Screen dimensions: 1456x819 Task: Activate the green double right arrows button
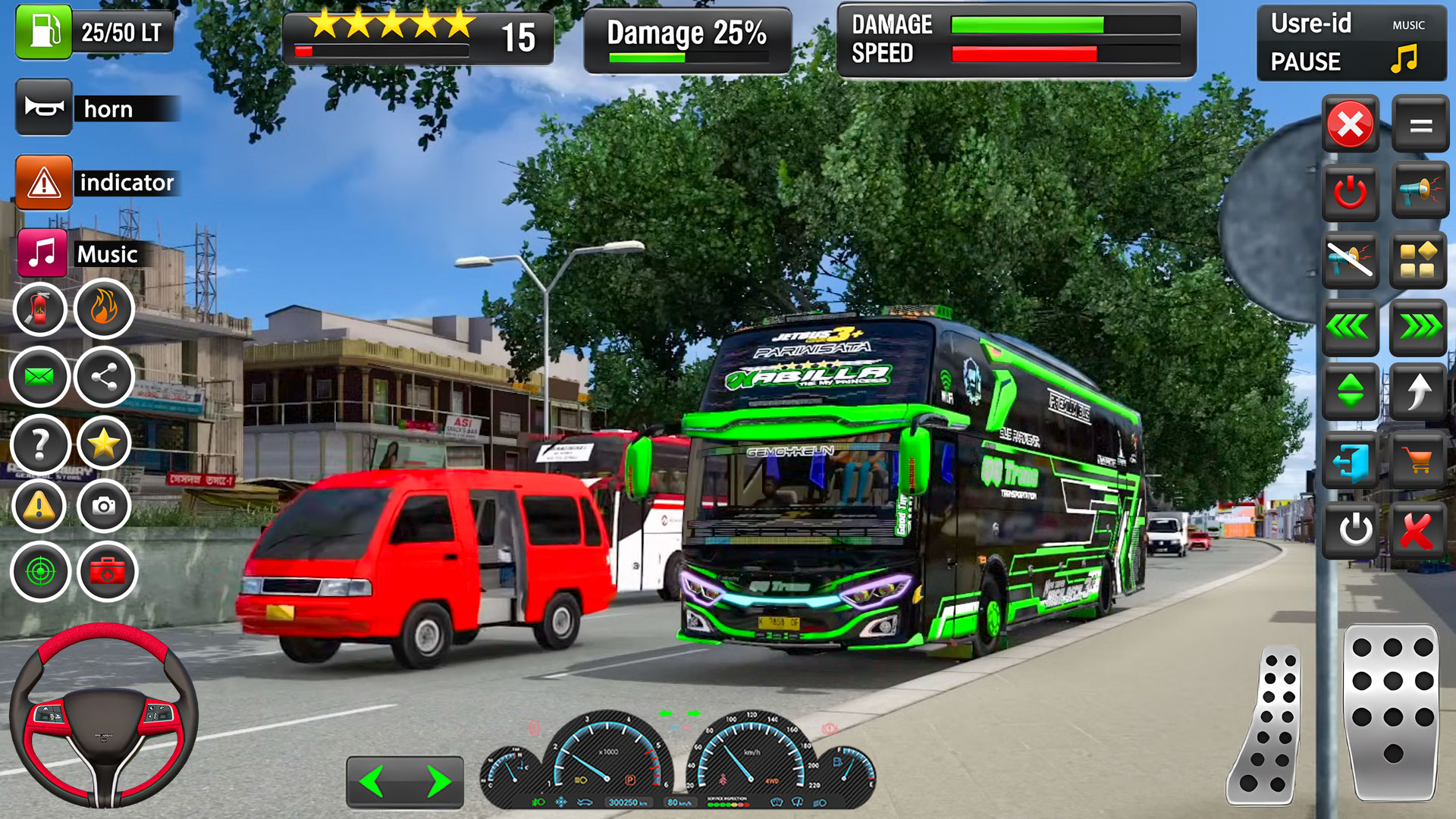(1418, 327)
